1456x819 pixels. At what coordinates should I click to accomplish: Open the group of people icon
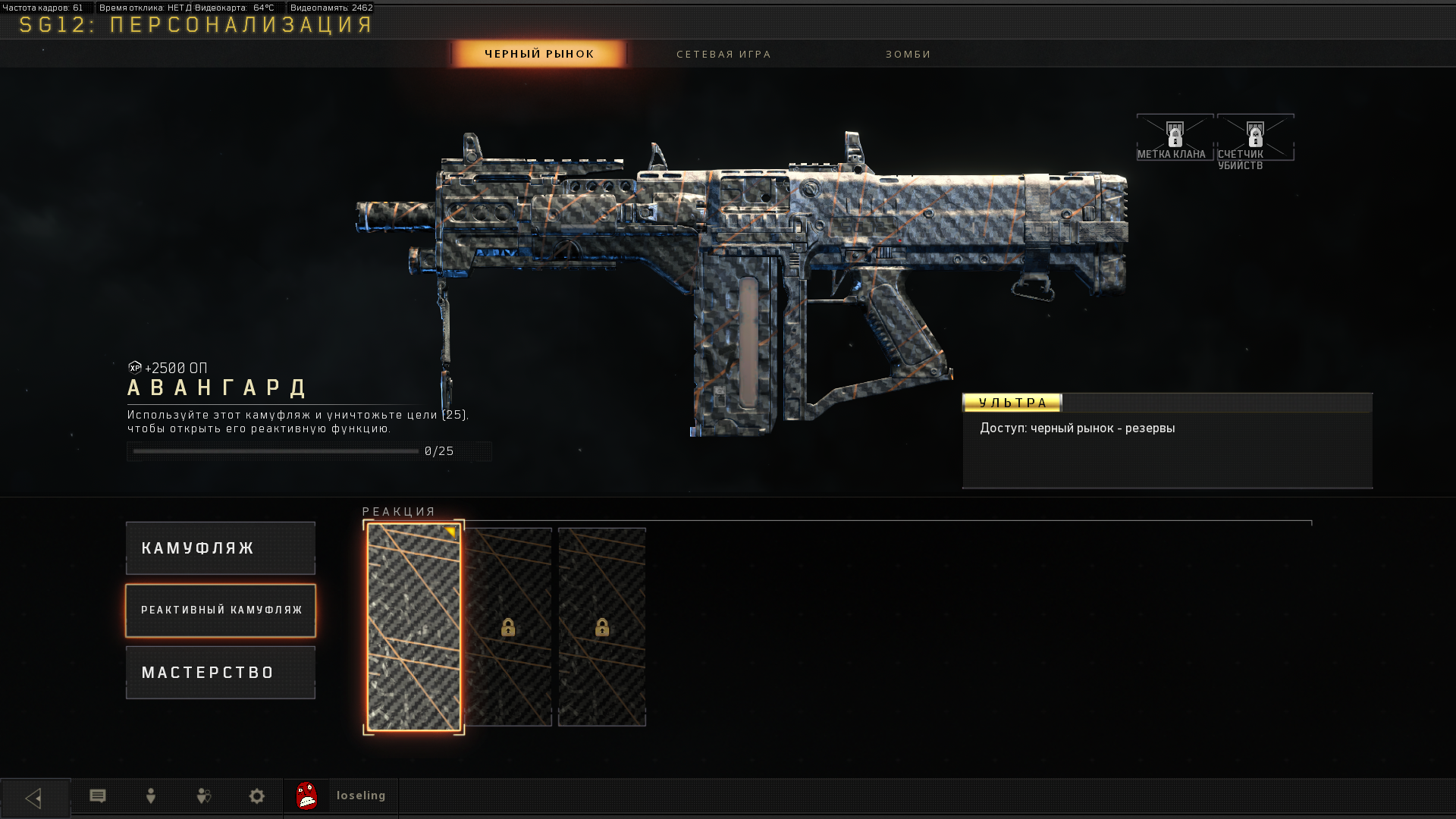(204, 796)
